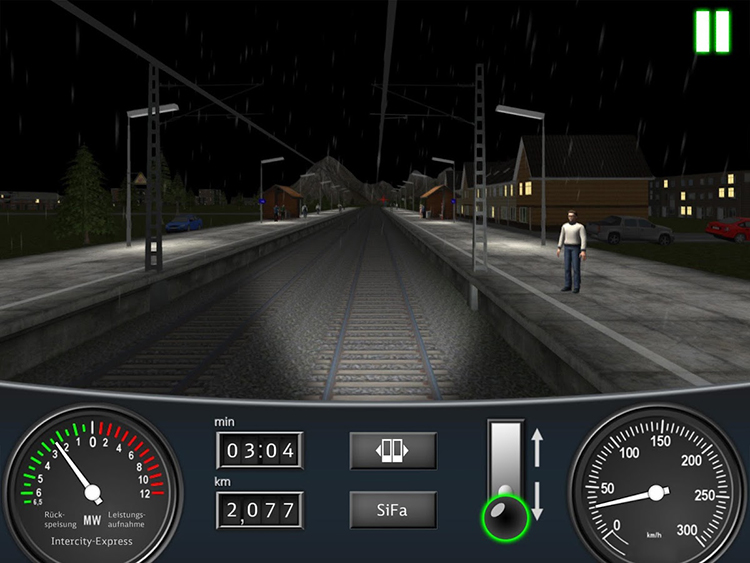The image size is (750, 563).
Task: Open the train doors with the door button
Action: [393, 450]
